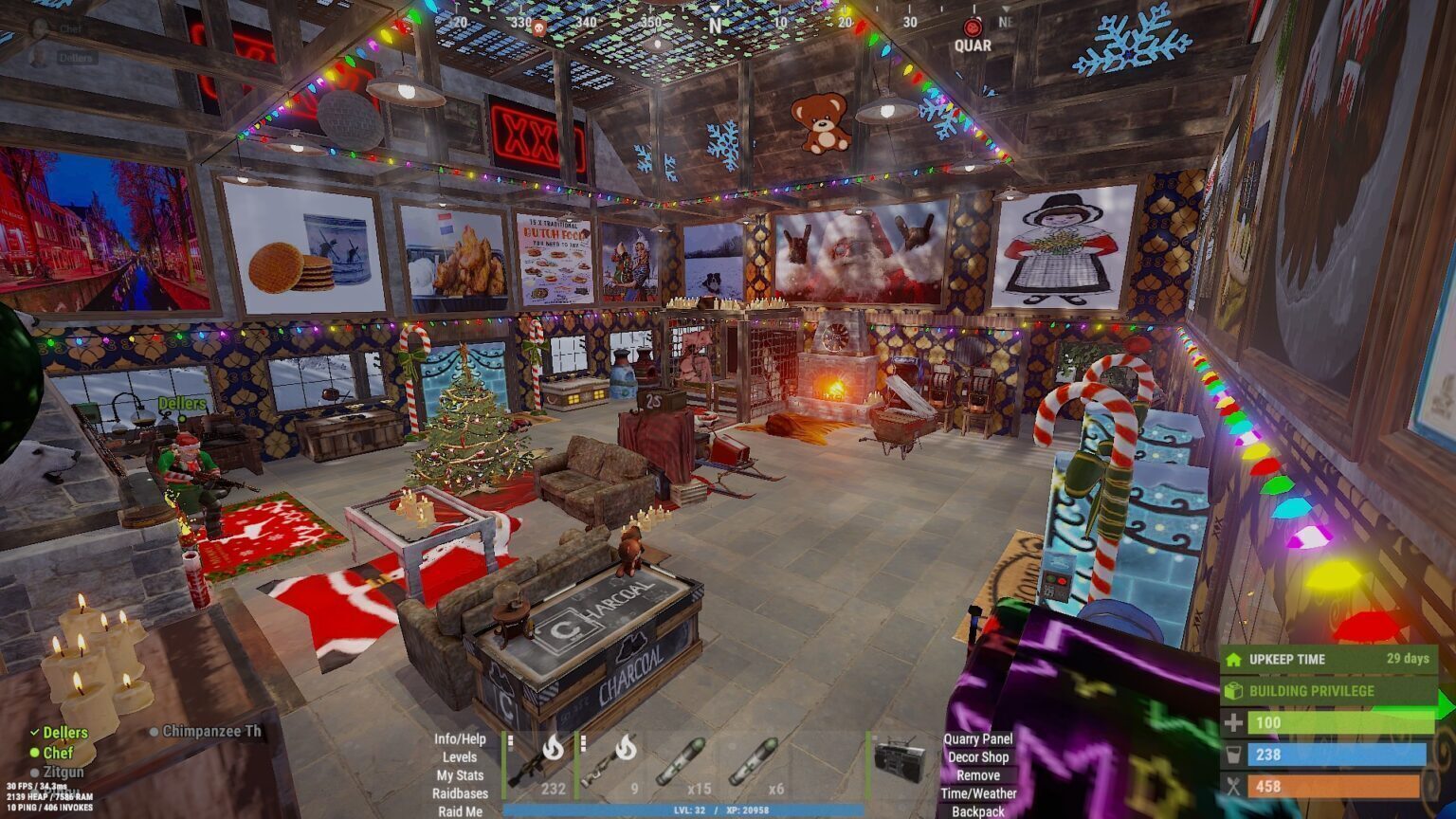1456x819 pixels.
Task: Select the rocket stack of x15
Action: point(682,764)
